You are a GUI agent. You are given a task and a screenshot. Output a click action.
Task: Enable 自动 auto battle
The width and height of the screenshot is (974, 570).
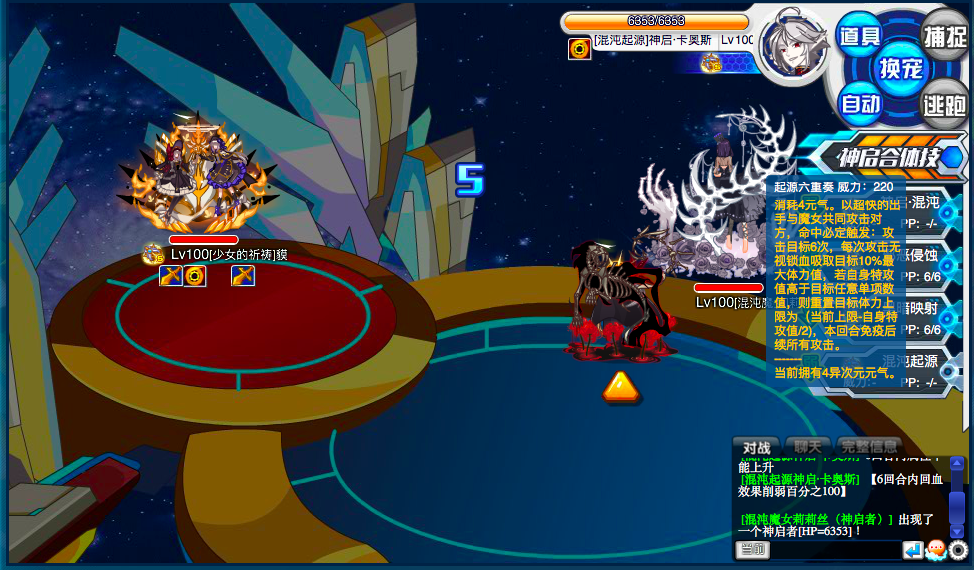[859, 103]
